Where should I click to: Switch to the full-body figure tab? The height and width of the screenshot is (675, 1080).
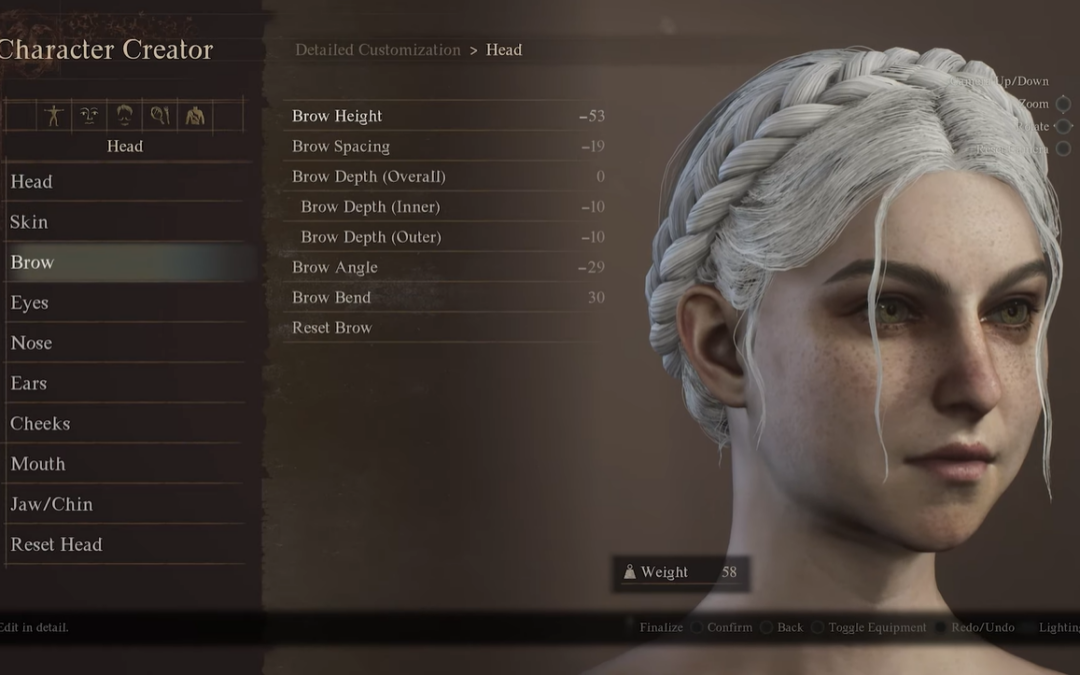point(53,116)
